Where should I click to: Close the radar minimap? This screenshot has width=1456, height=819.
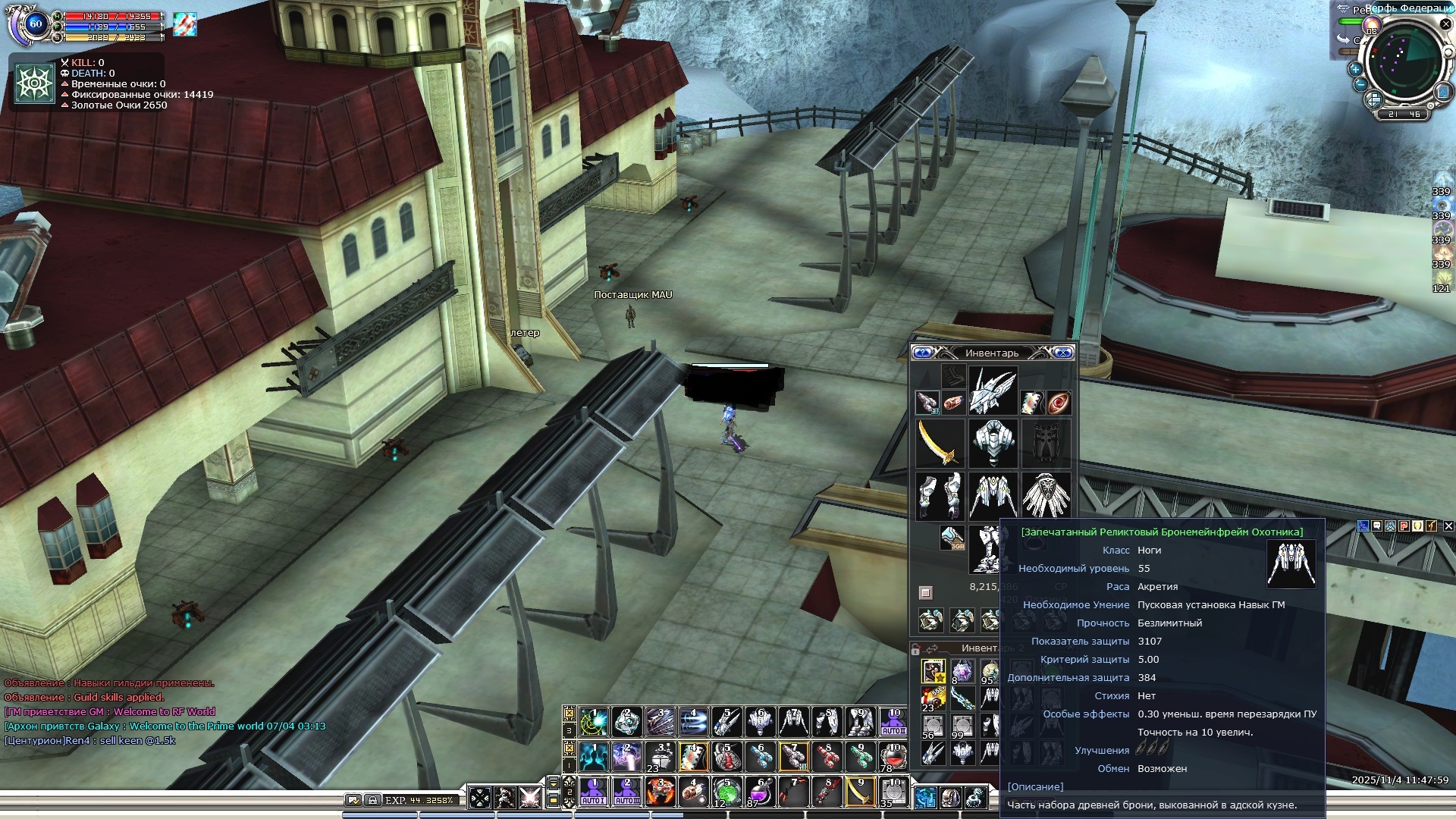coord(1445,24)
